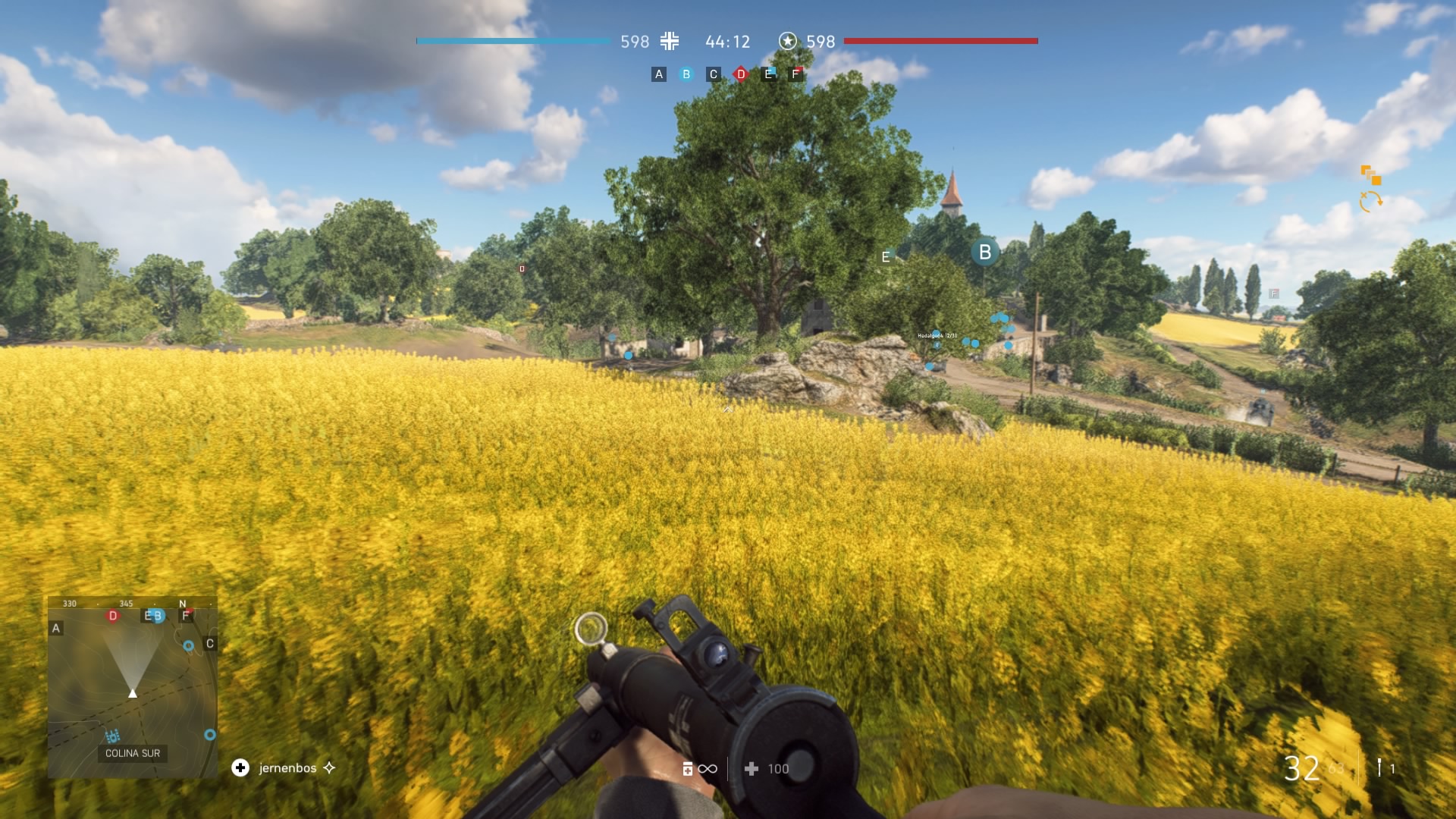Select the red D objective diamond in the top bar

click(x=741, y=74)
